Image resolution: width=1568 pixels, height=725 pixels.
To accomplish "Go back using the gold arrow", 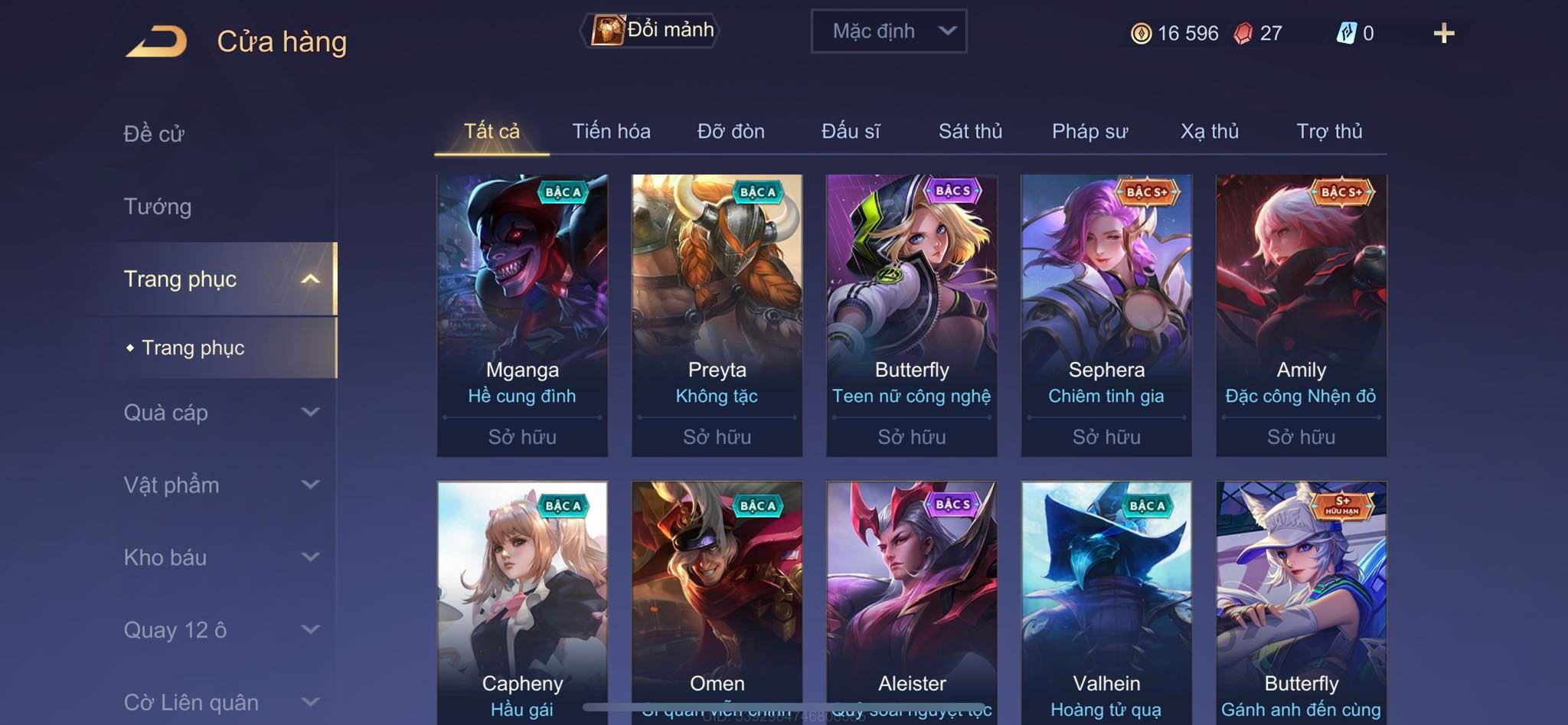I will [x=157, y=41].
